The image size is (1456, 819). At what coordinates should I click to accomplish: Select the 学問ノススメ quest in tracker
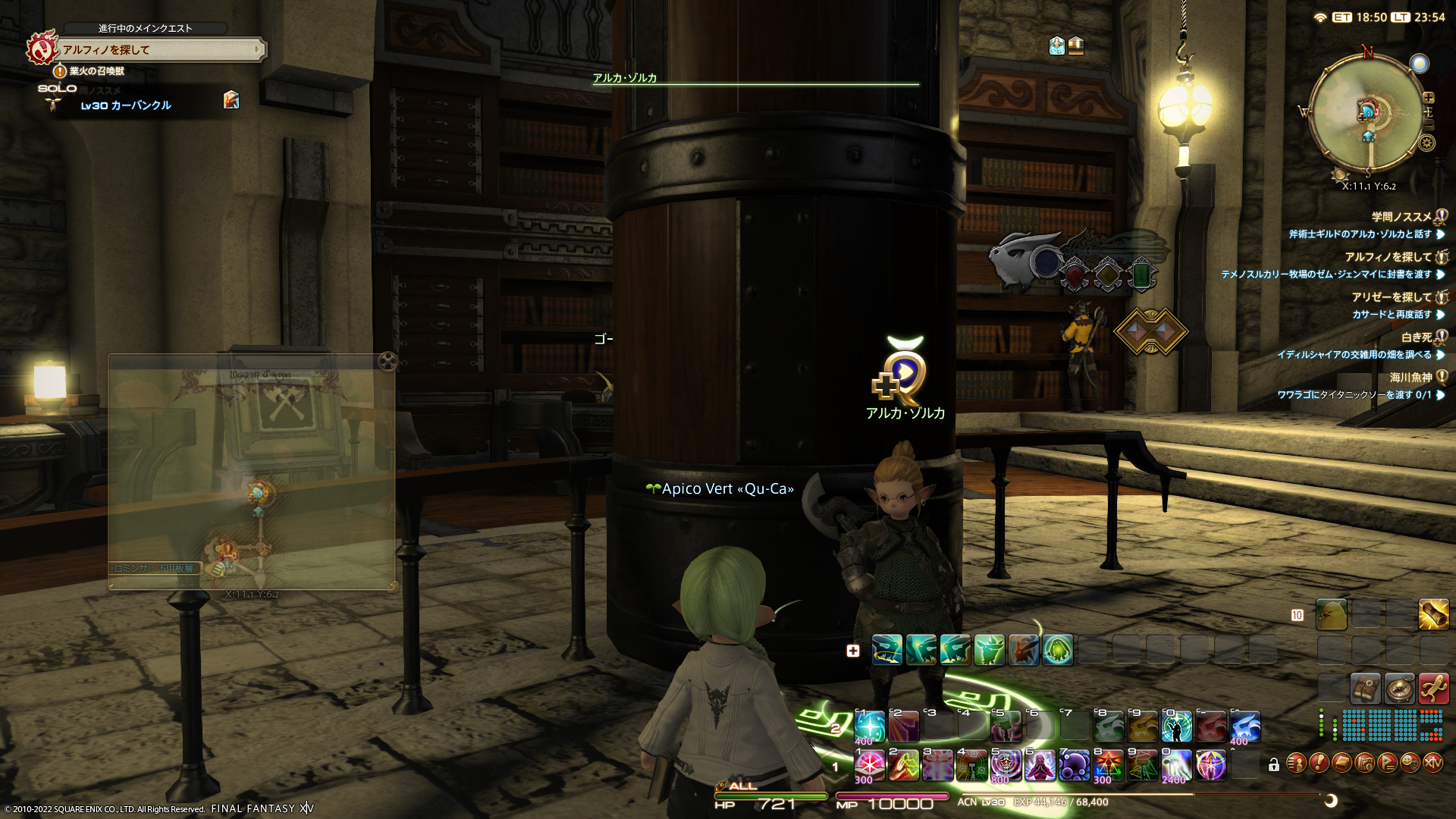pyautogui.click(x=1401, y=217)
